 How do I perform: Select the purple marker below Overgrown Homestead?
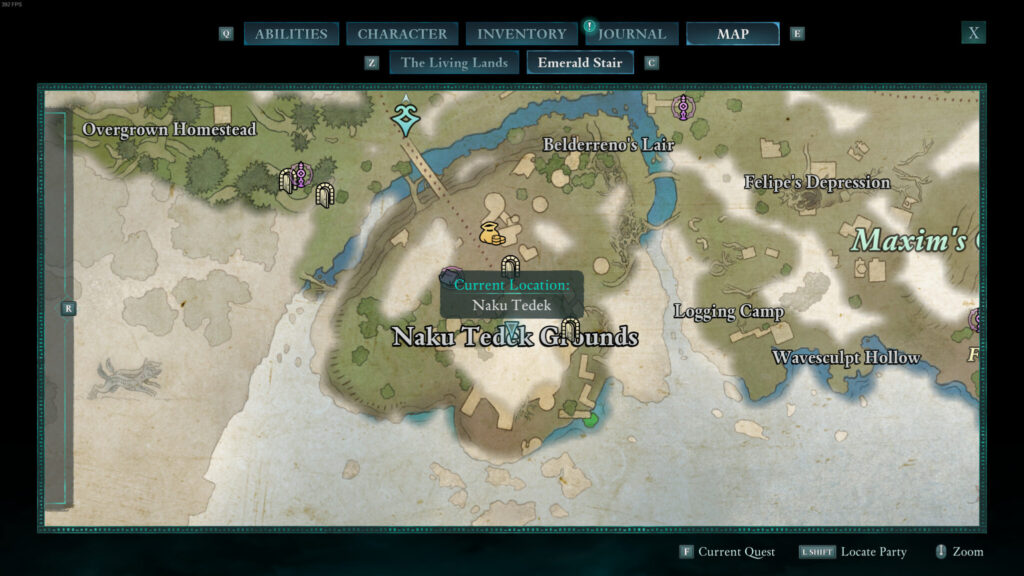click(x=299, y=176)
